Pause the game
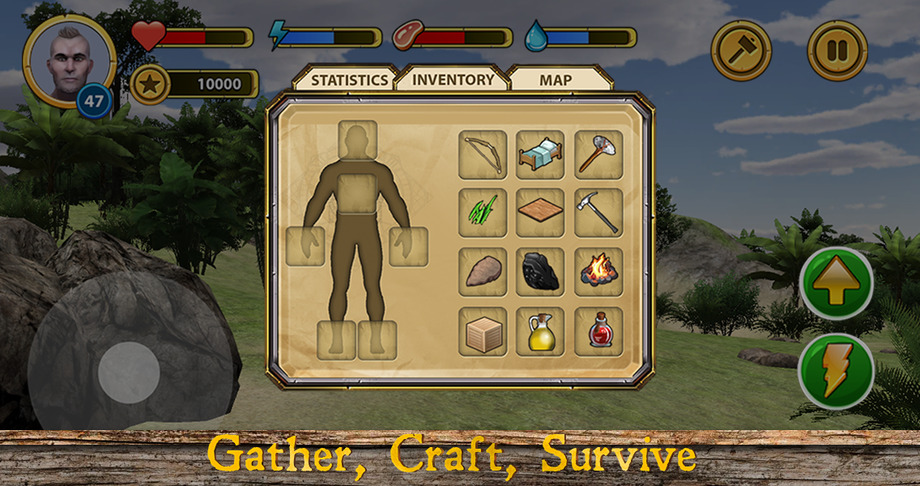The image size is (920, 486). coord(837,50)
